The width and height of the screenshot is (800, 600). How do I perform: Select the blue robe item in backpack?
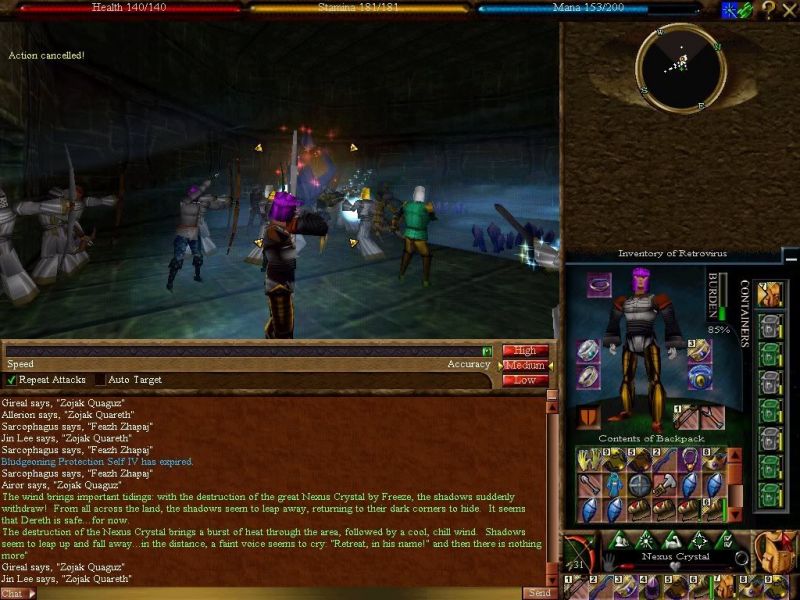click(x=612, y=483)
